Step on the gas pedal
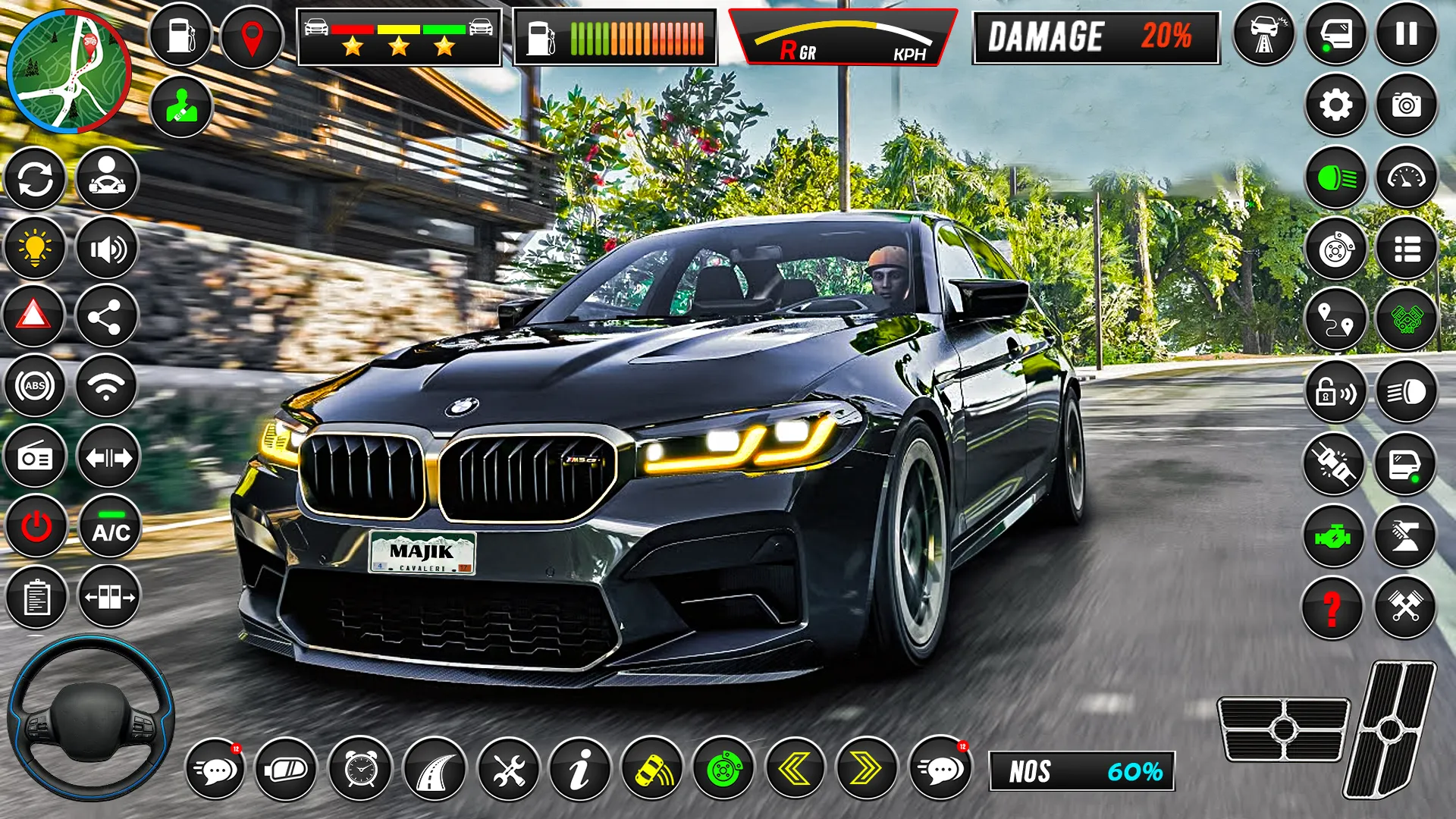The image size is (1456, 819). pos(1391,728)
